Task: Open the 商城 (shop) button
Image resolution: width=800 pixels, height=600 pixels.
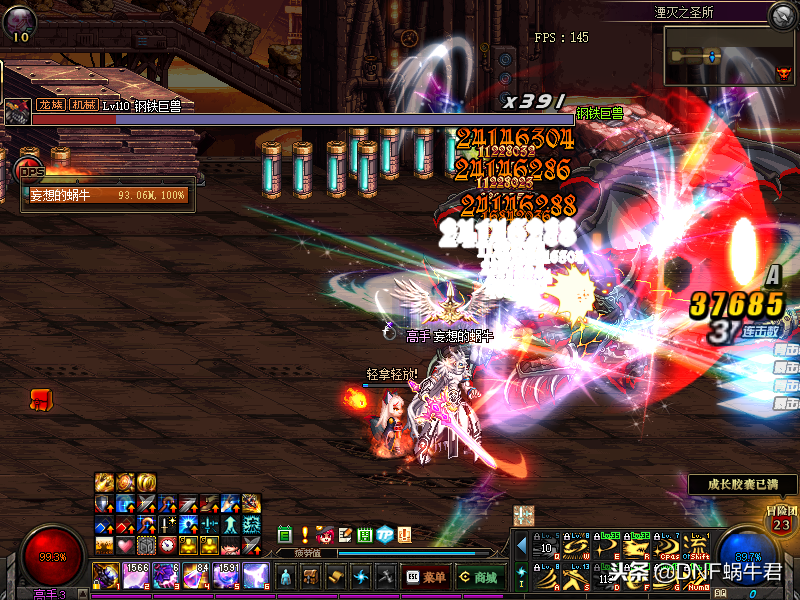Action: pos(479,577)
